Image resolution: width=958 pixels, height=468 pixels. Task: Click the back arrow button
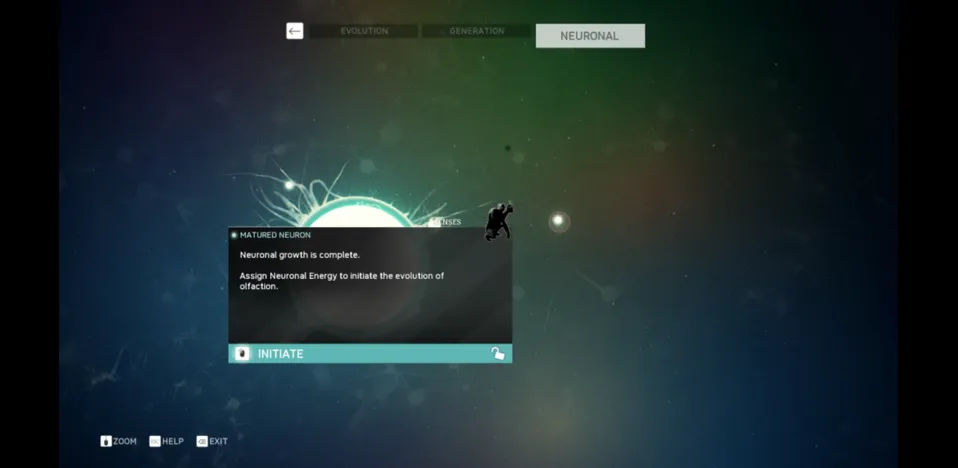point(294,32)
